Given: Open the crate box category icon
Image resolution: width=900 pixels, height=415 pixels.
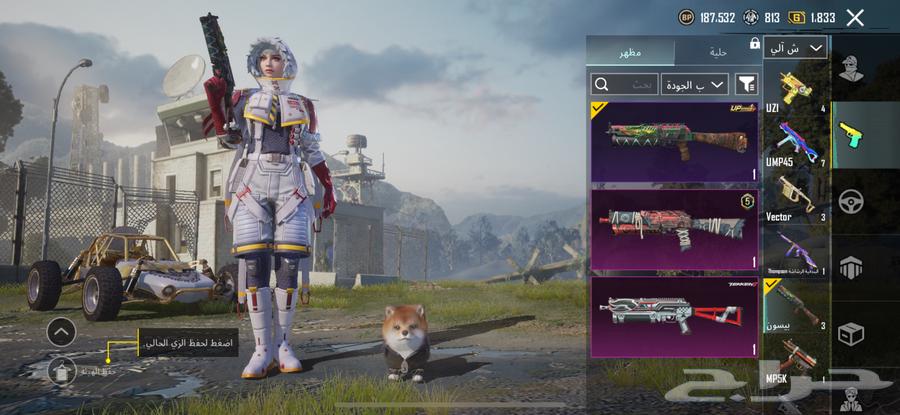Looking at the screenshot, I should 851,333.
